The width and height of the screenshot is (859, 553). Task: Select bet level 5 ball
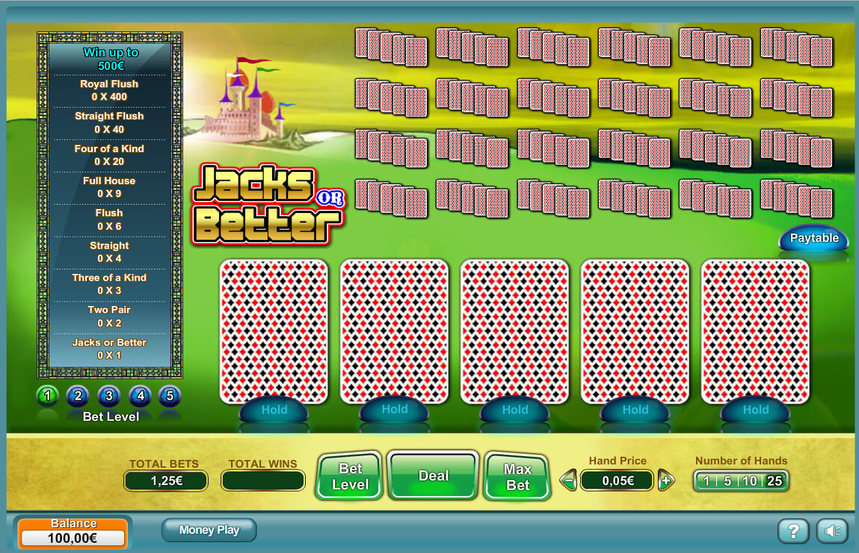point(170,396)
